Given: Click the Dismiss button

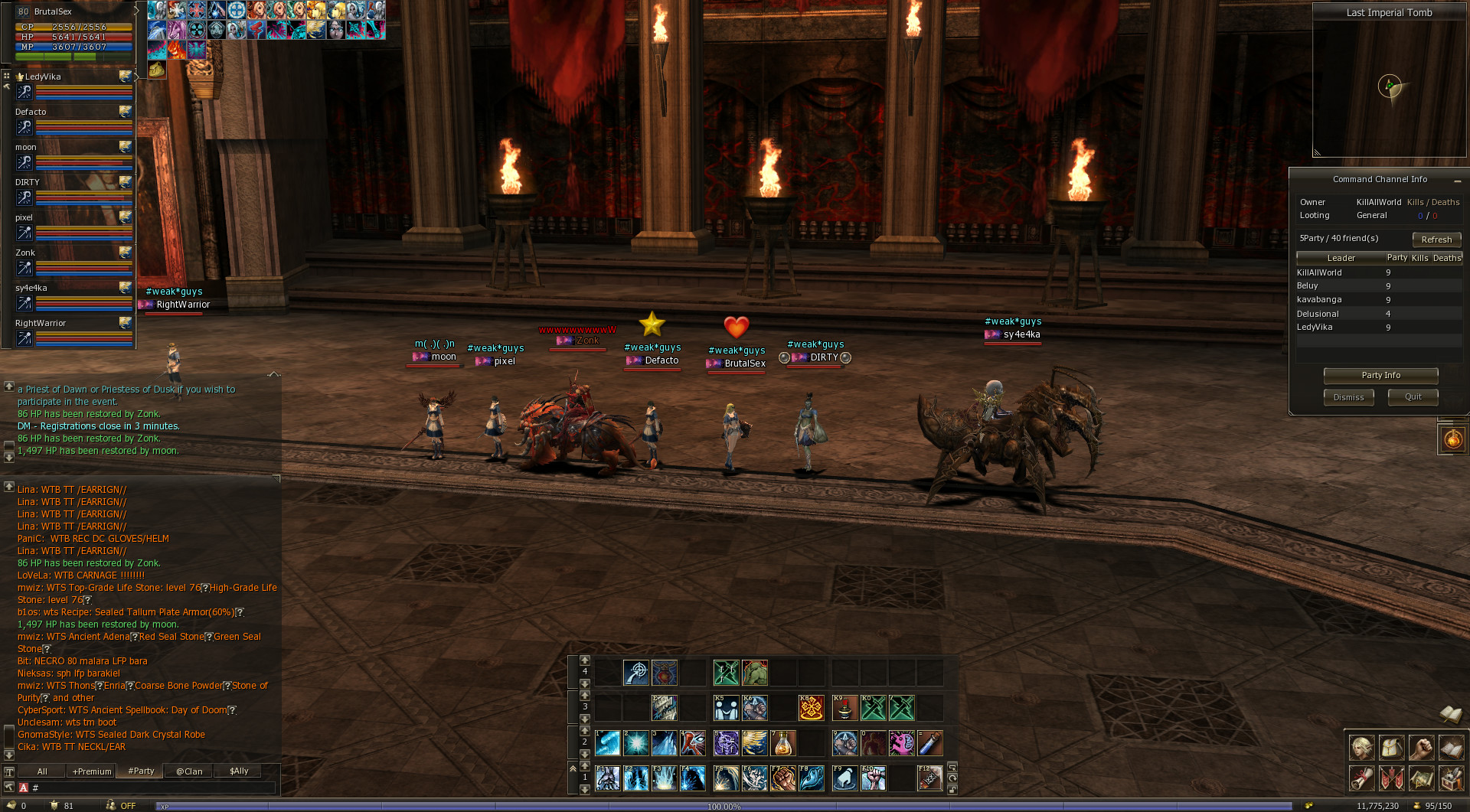Looking at the screenshot, I should click(1348, 397).
